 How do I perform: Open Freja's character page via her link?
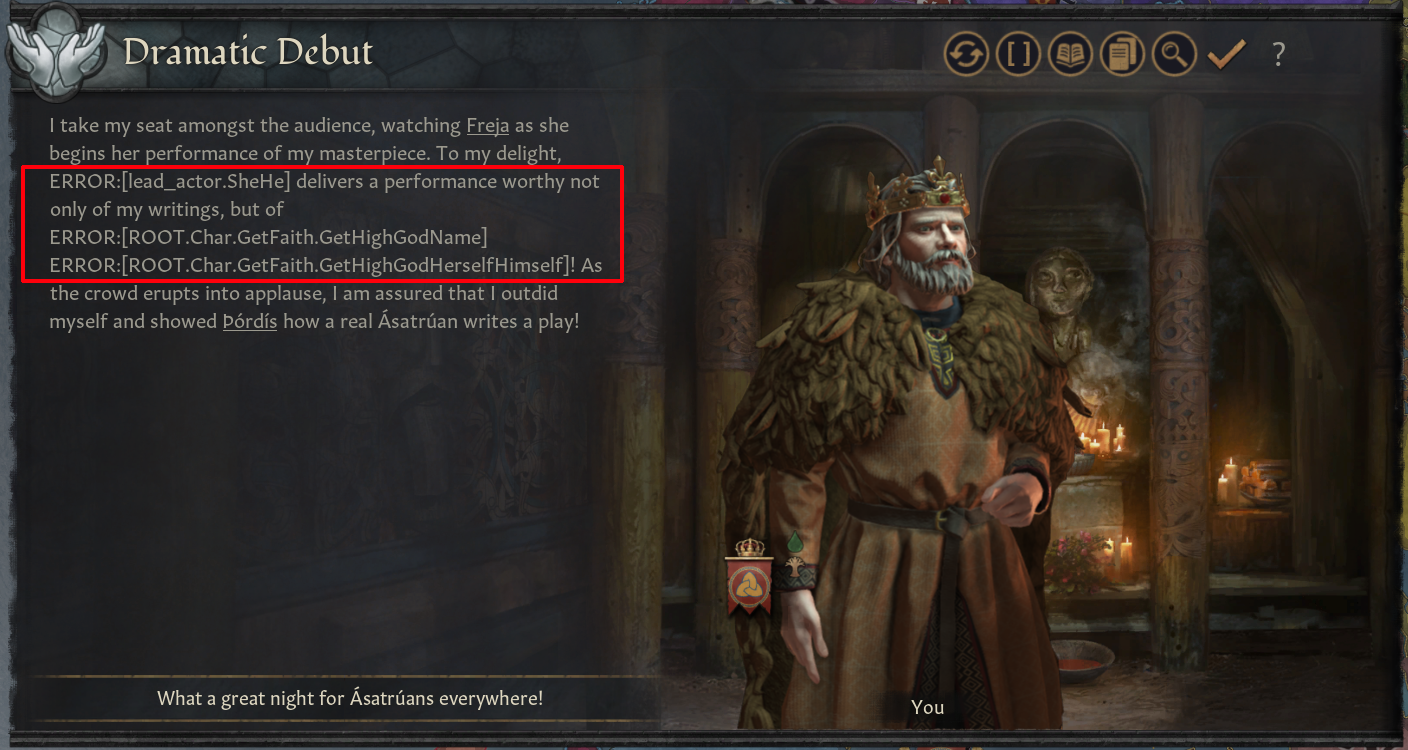pos(487,125)
